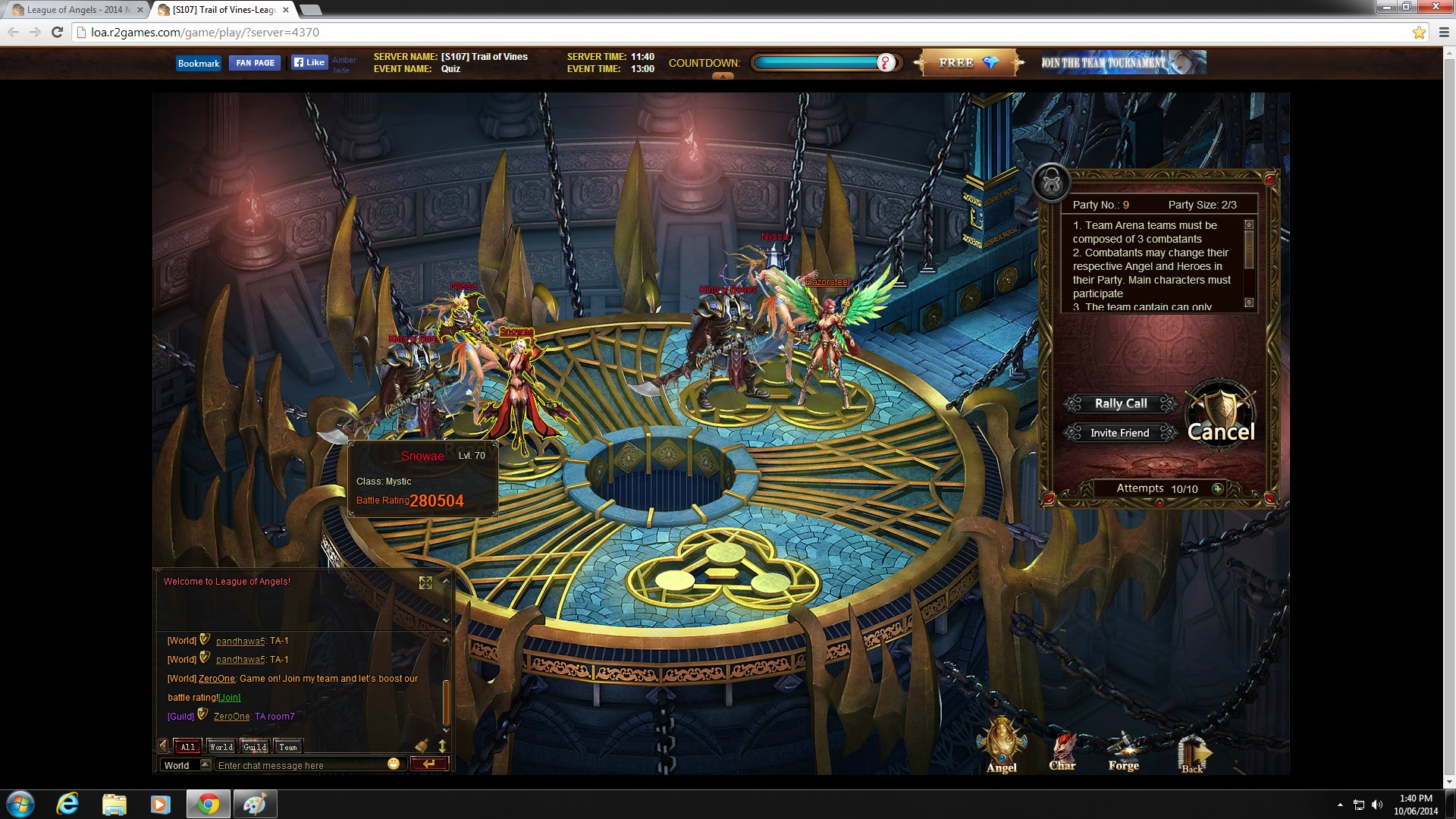Switch chat to the Guild tab

click(255, 747)
